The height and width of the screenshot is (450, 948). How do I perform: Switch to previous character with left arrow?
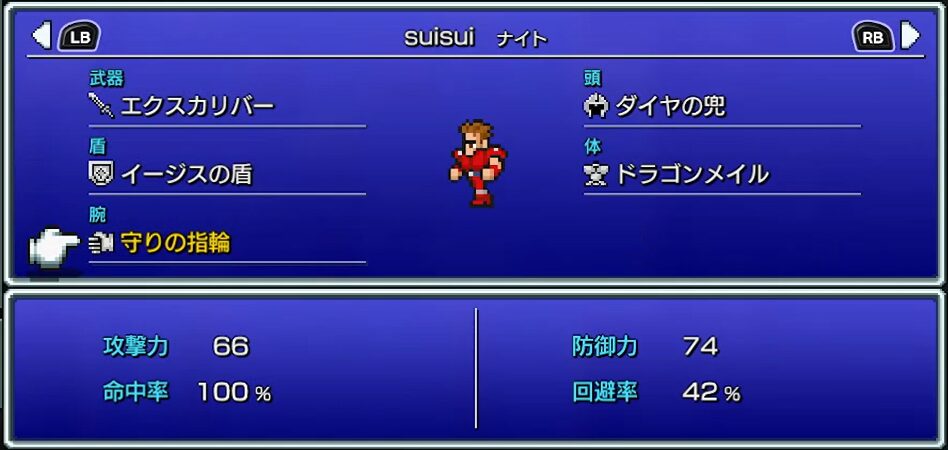42,37
